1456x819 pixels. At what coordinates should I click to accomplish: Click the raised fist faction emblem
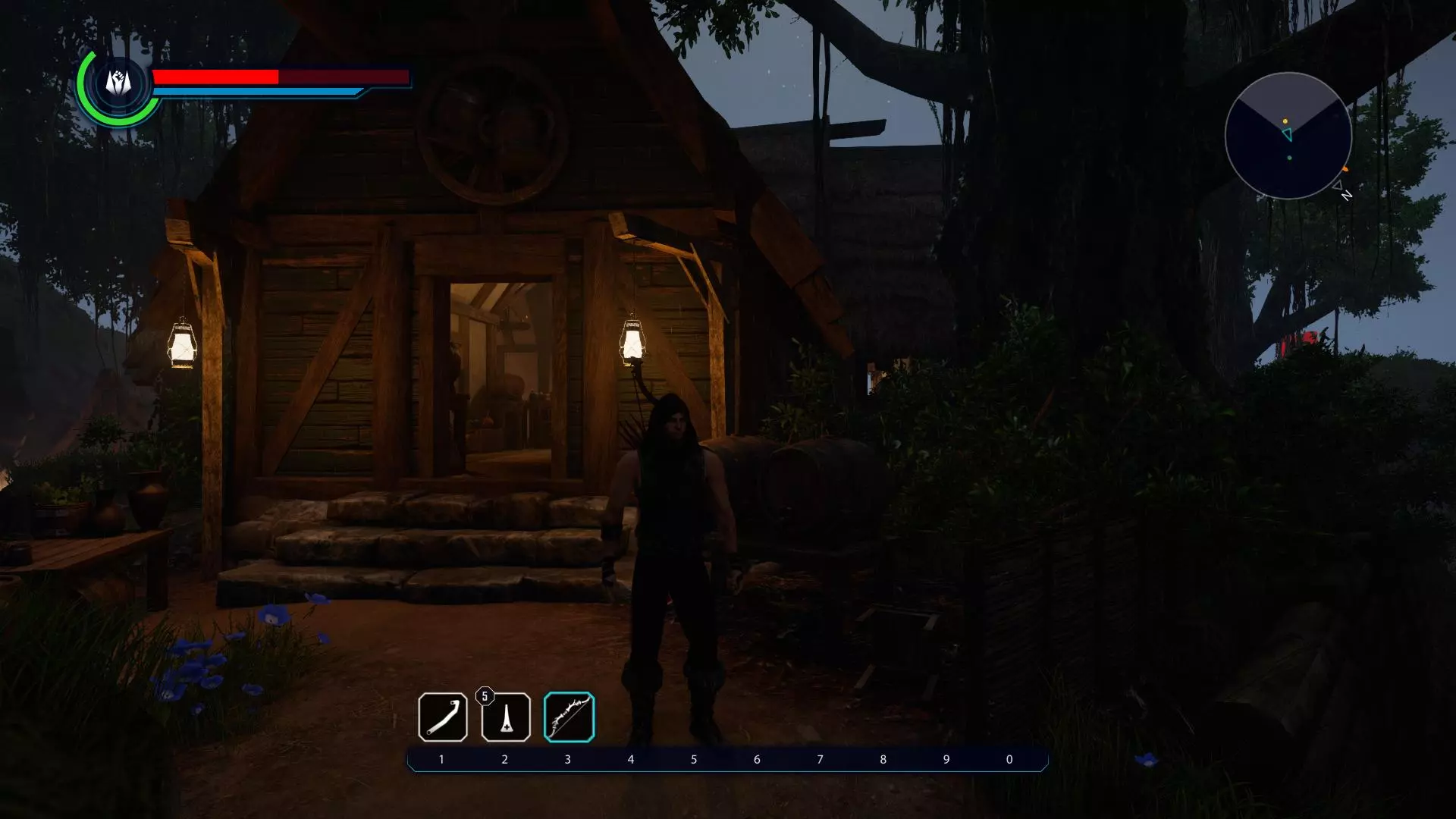click(118, 83)
